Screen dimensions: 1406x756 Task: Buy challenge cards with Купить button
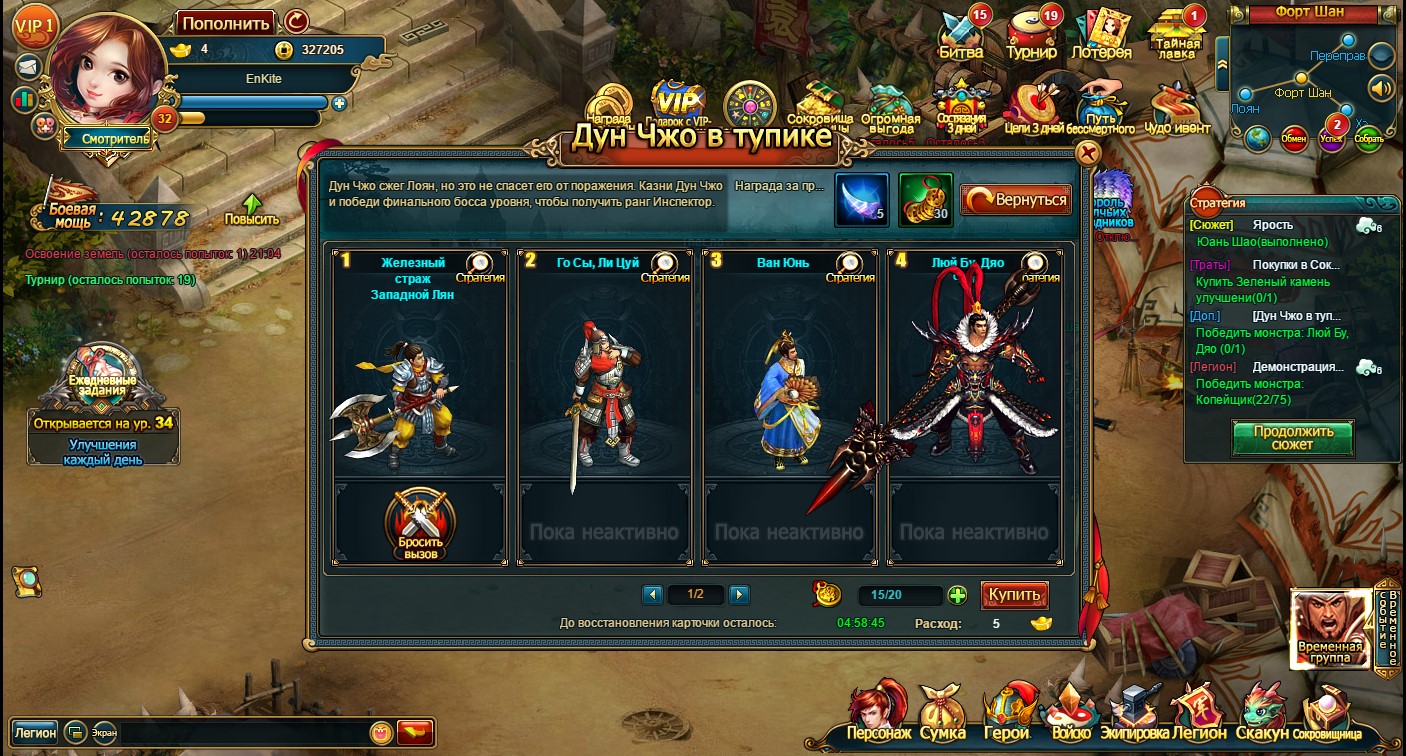pyautogui.click(x=1014, y=595)
